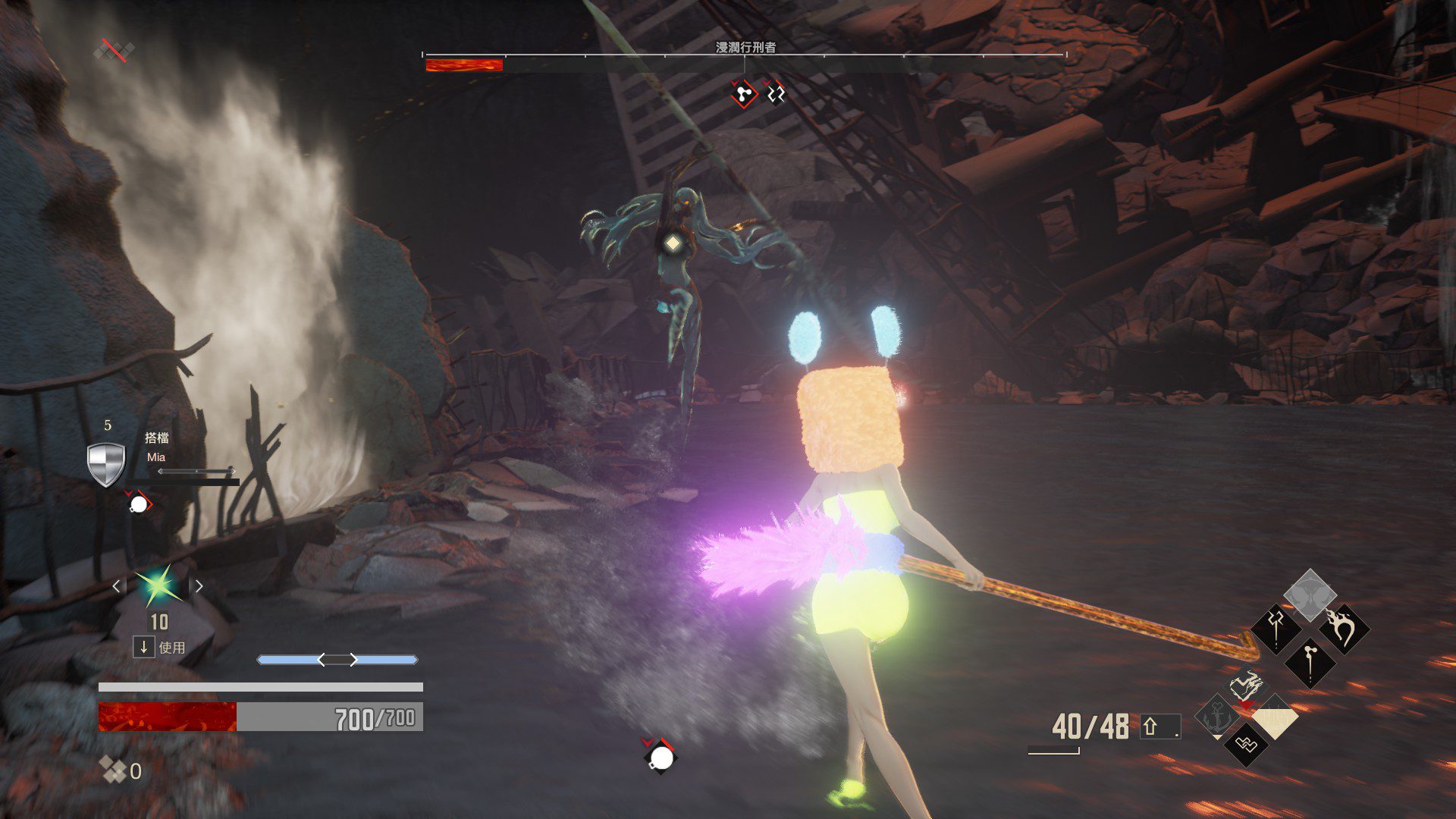Activate the lower staff gift icon
The width and height of the screenshot is (1456, 819).
[x=1310, y=661]
